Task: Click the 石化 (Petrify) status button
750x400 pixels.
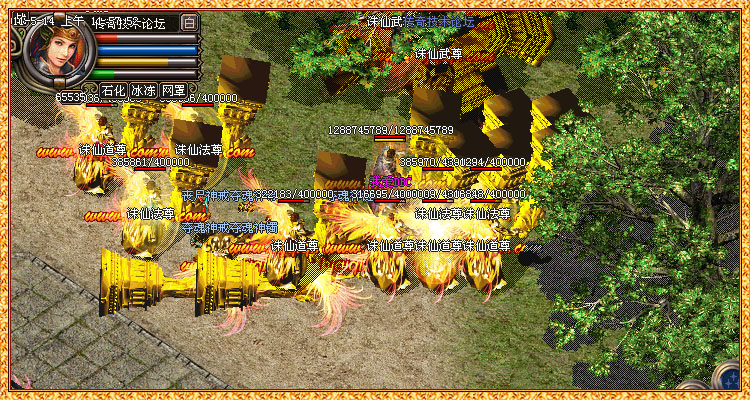Action: [113, 90]
